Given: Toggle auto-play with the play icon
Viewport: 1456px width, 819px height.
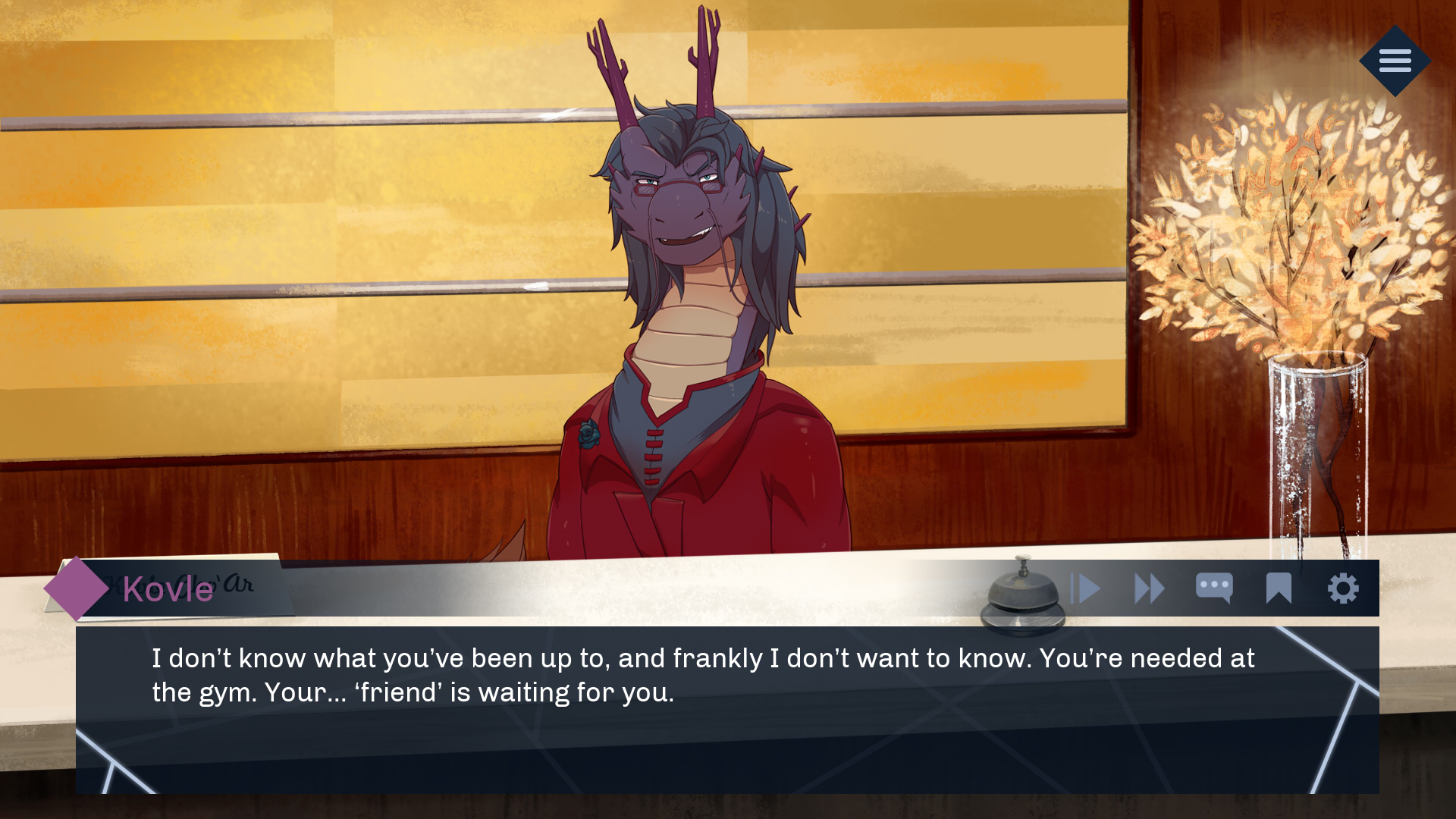Looking at the screenshot, I should click(x=1085, y=588).
